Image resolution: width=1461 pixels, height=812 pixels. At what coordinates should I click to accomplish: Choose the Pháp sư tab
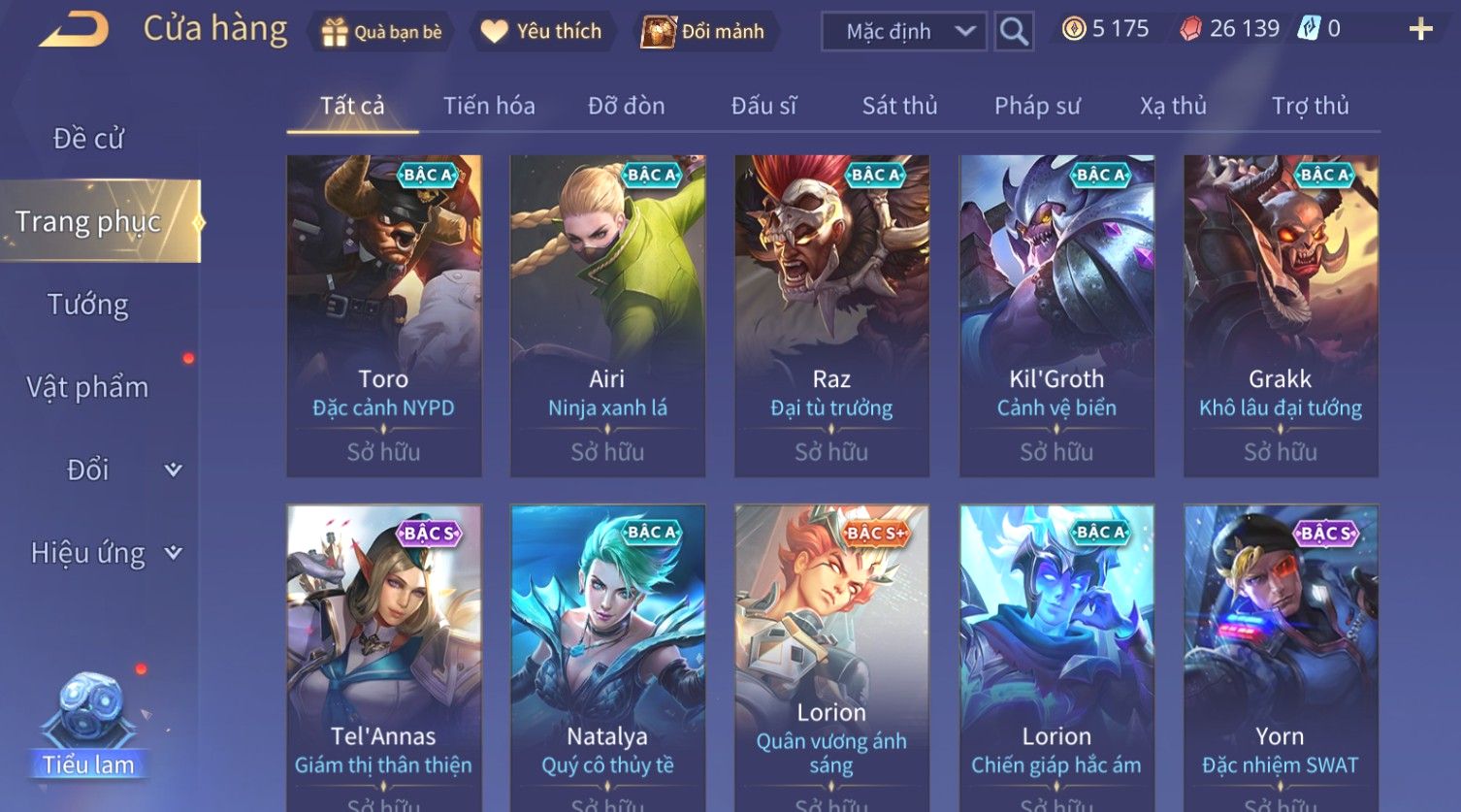pos(1037,106)
